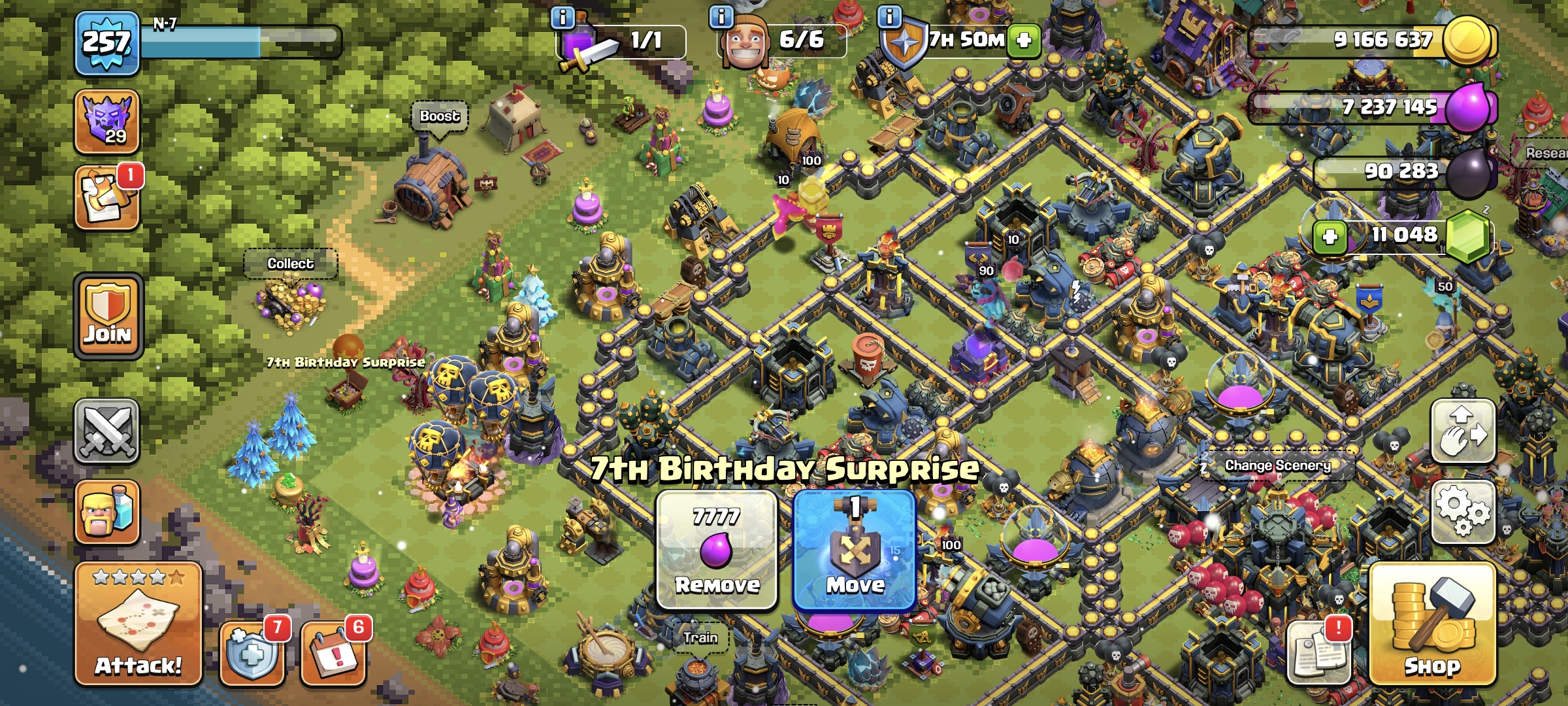Start an Attack from the map button
1568x706 pixels.
pyautogui.click(x=138, y=624)
